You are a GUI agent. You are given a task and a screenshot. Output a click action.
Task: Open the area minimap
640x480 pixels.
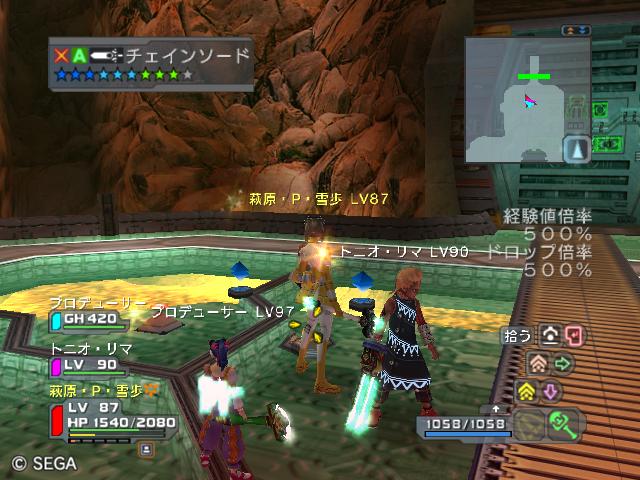pos(514,98)
